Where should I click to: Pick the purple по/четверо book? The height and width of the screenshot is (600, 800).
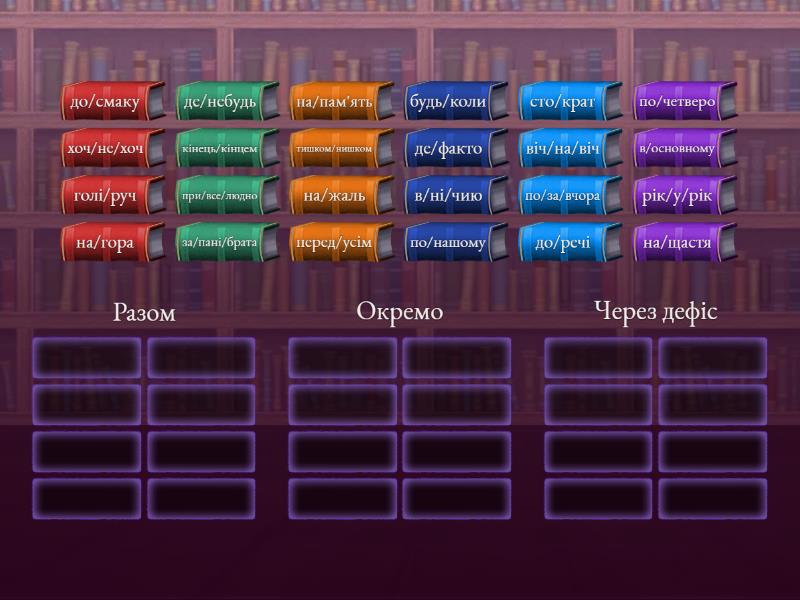(x=677, y=102)
